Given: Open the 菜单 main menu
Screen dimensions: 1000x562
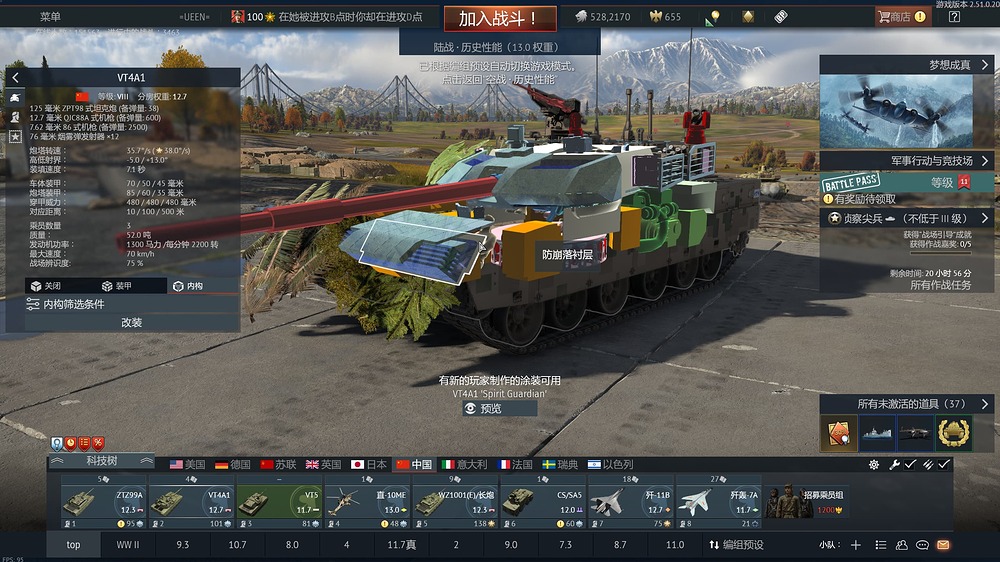Looking at the screenshot, I should click(50, 17).
